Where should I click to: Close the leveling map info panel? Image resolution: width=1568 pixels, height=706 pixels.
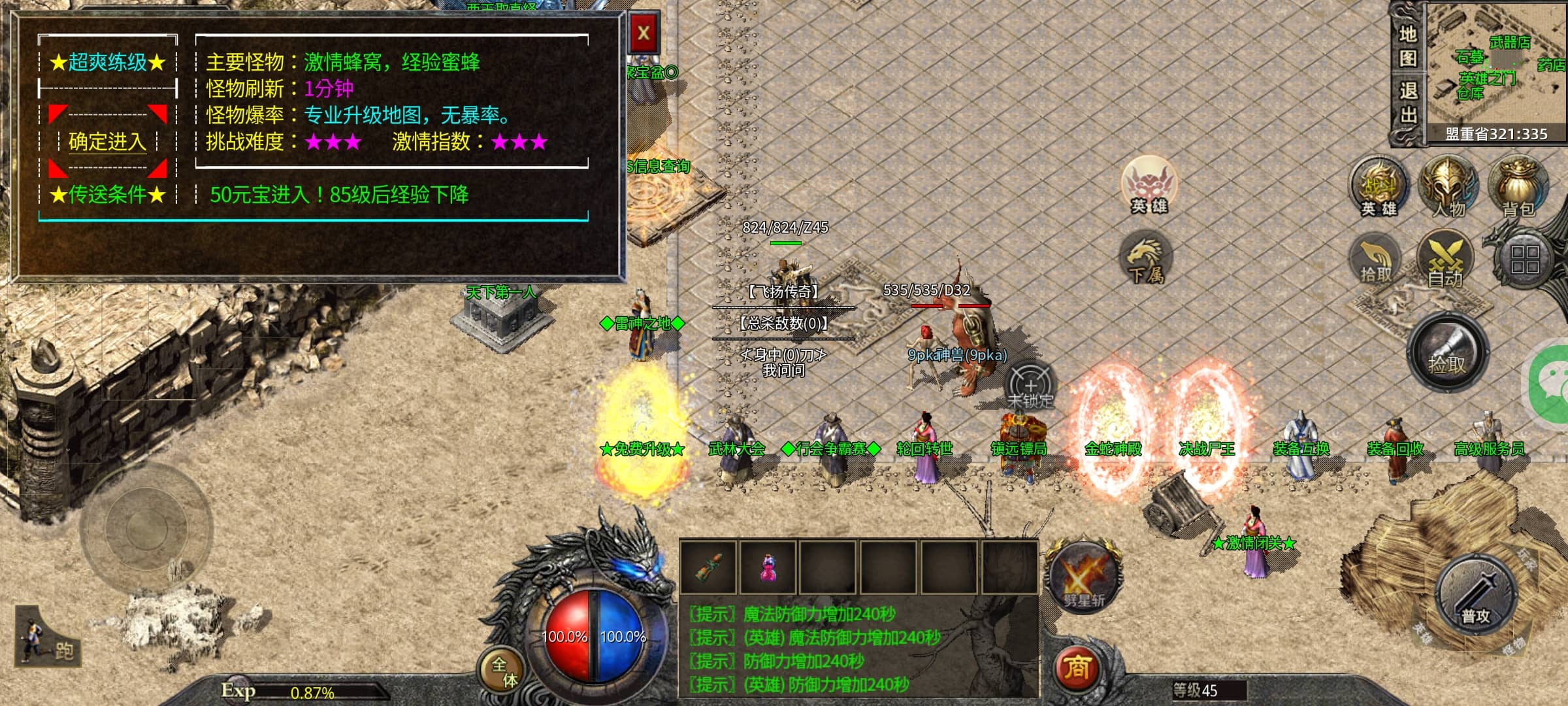tap(644, 33)
